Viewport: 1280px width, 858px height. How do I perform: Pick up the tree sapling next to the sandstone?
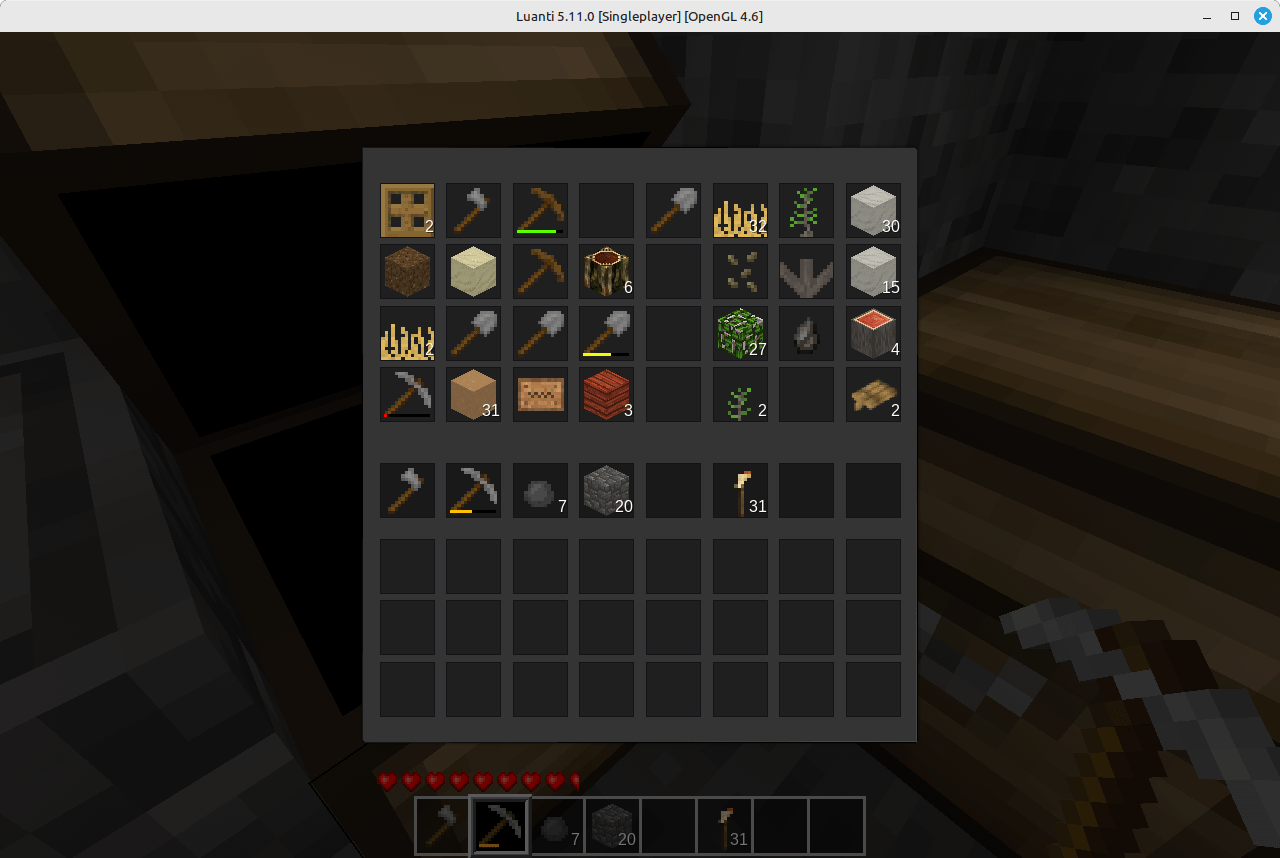806,210
